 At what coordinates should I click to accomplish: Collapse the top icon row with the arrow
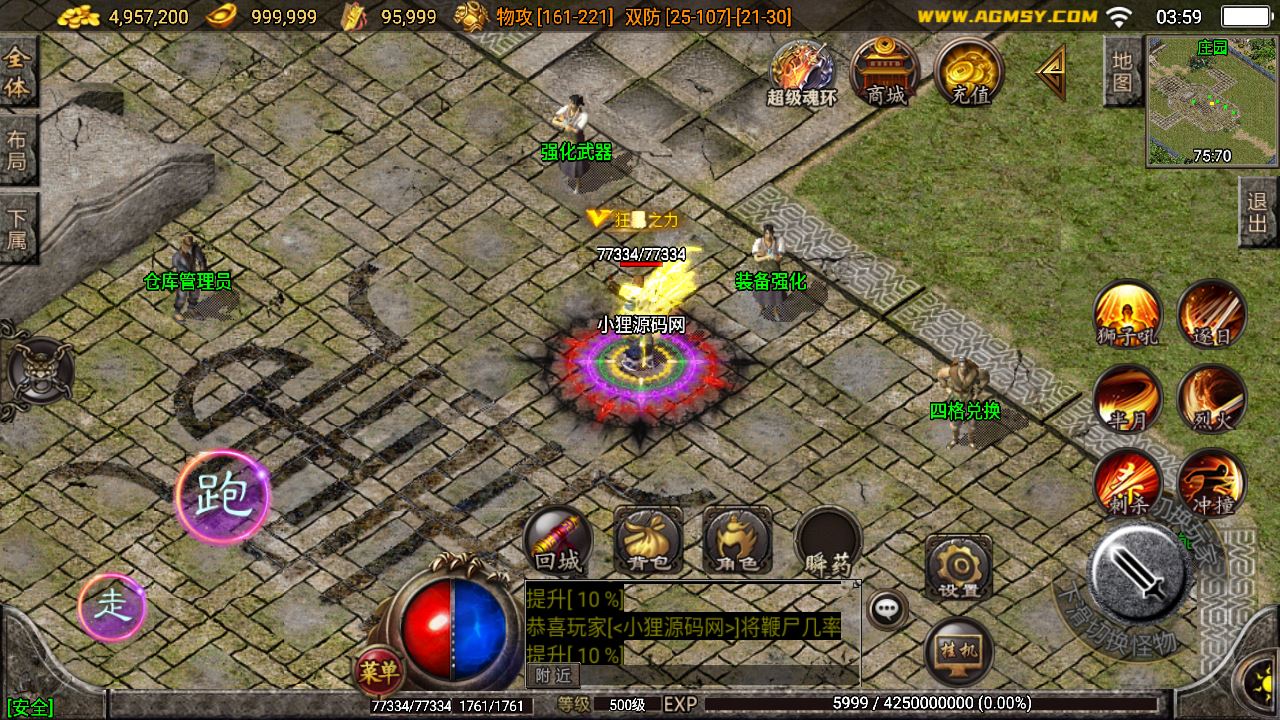pos(1051,72)
